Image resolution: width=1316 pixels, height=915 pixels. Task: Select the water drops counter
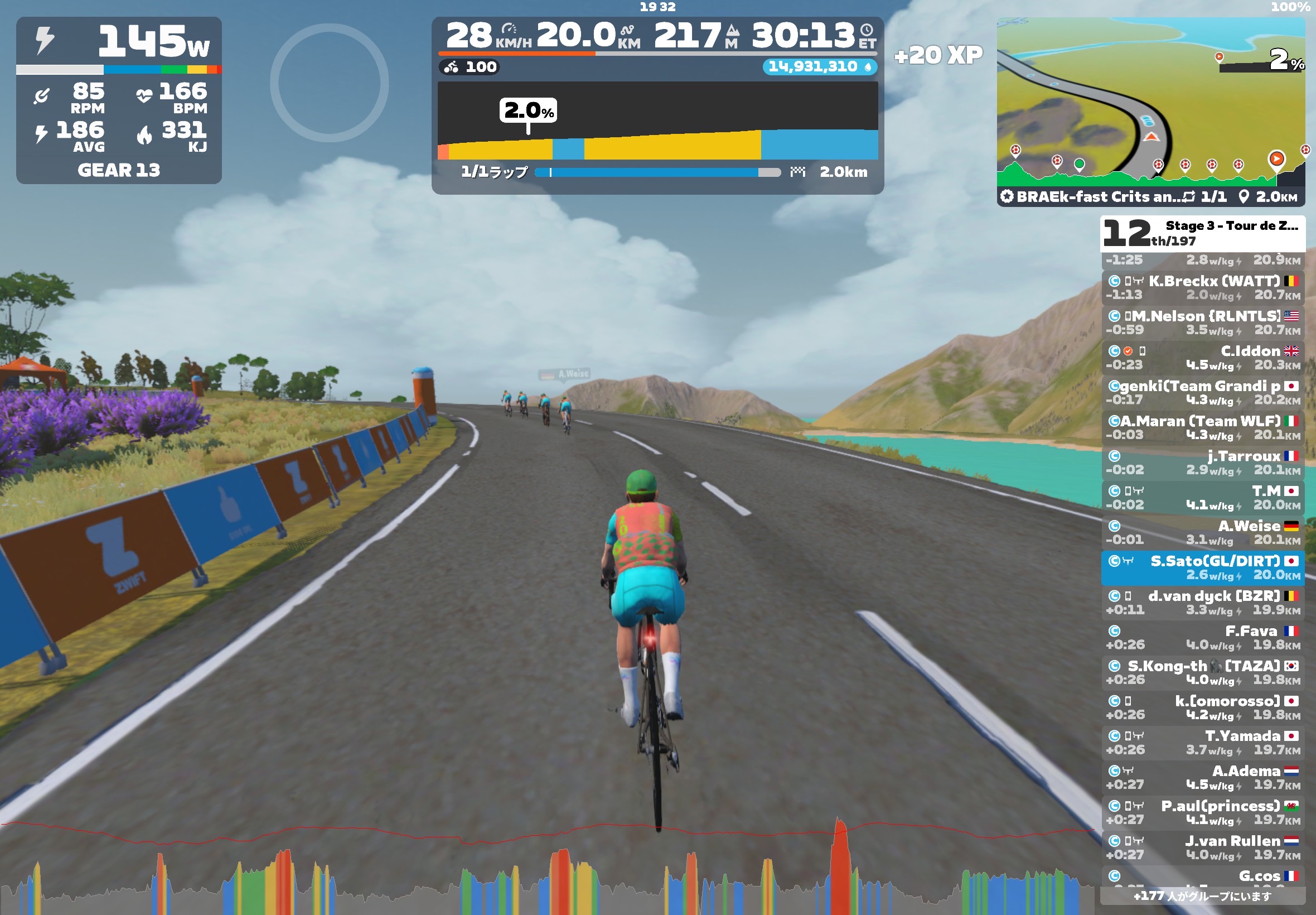click(x=819, y=66)
